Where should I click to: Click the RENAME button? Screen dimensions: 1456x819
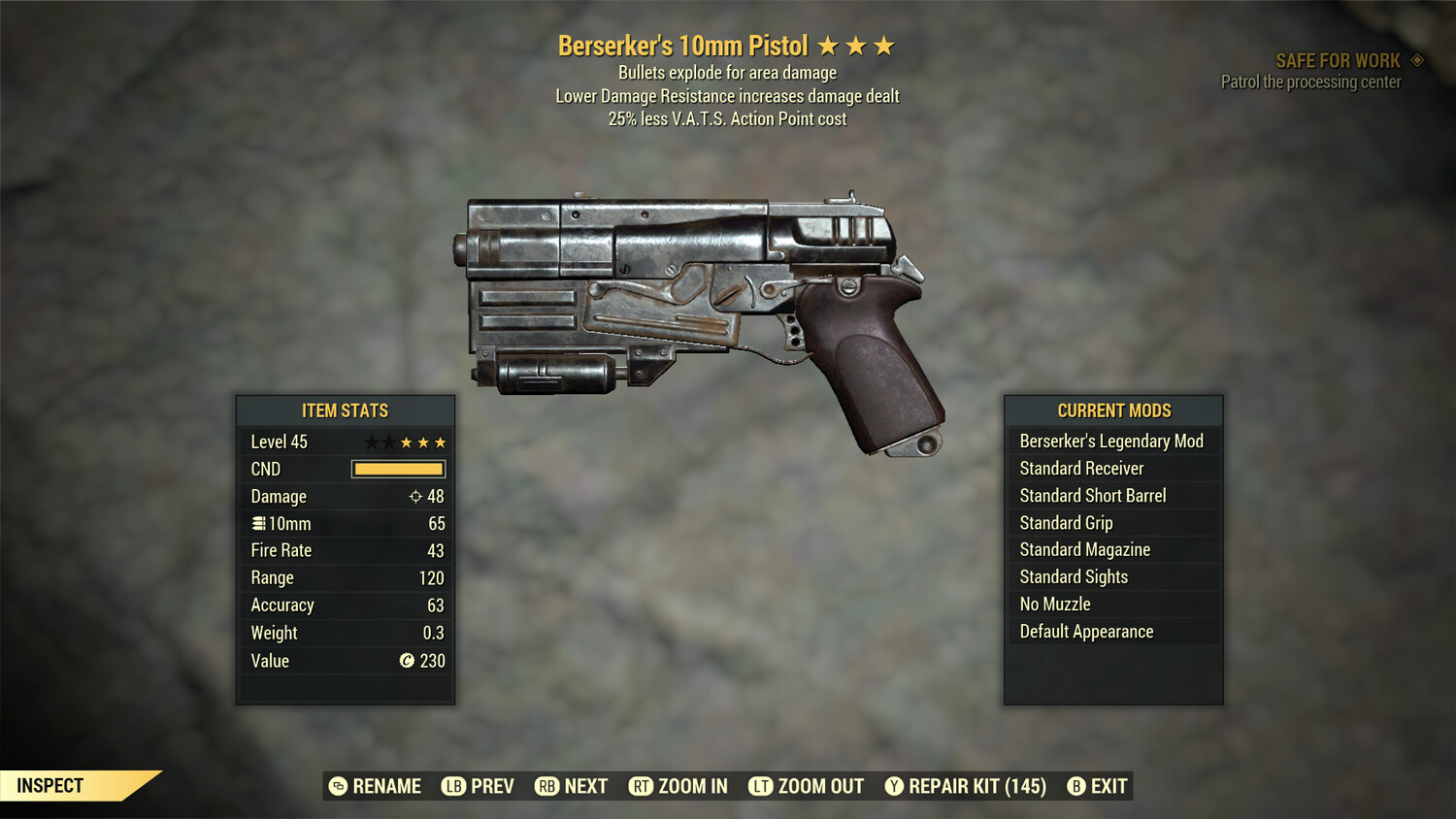[378, 786]
